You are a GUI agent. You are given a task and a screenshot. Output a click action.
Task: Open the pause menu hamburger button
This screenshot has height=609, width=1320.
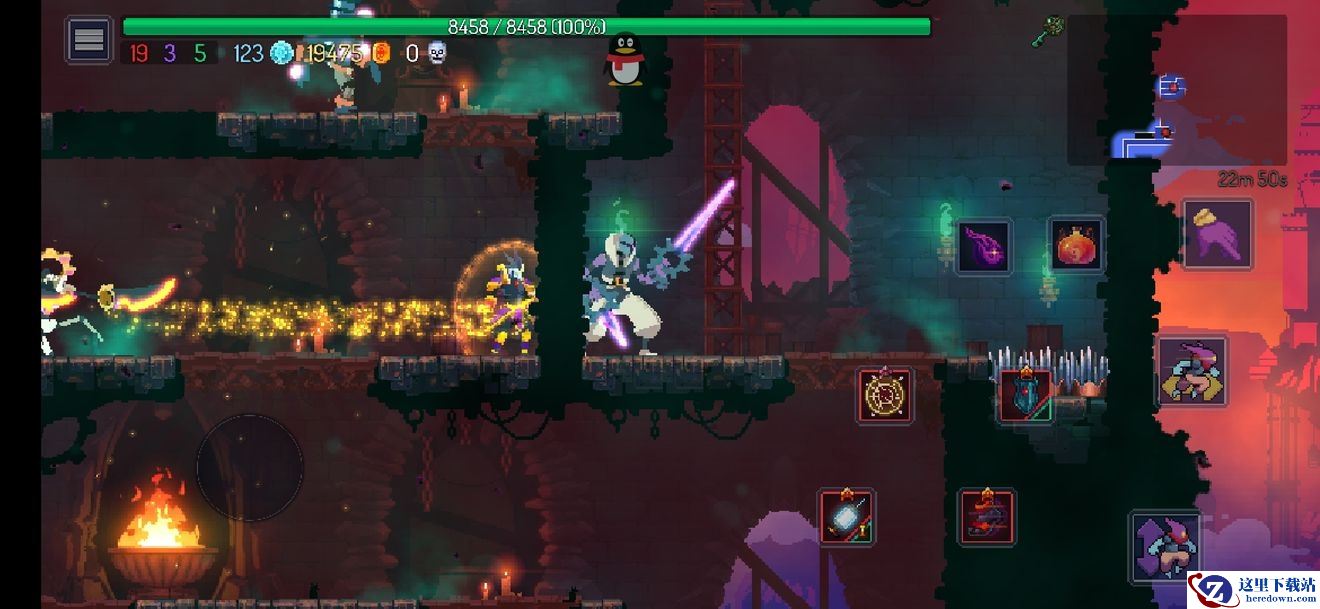pos(89,41)
